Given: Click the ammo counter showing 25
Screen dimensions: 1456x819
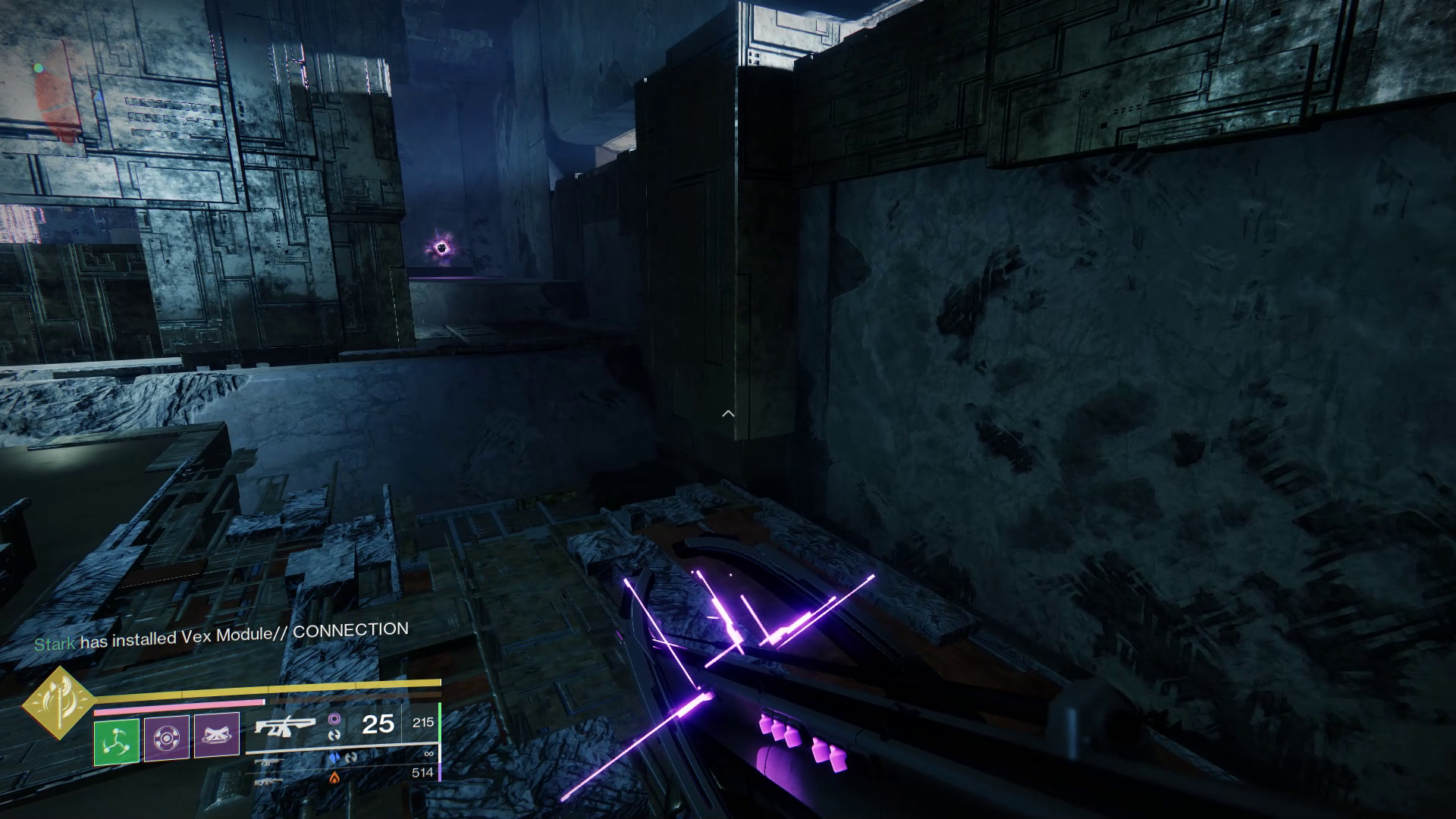Looking at the screenshot, I should 378,725.
